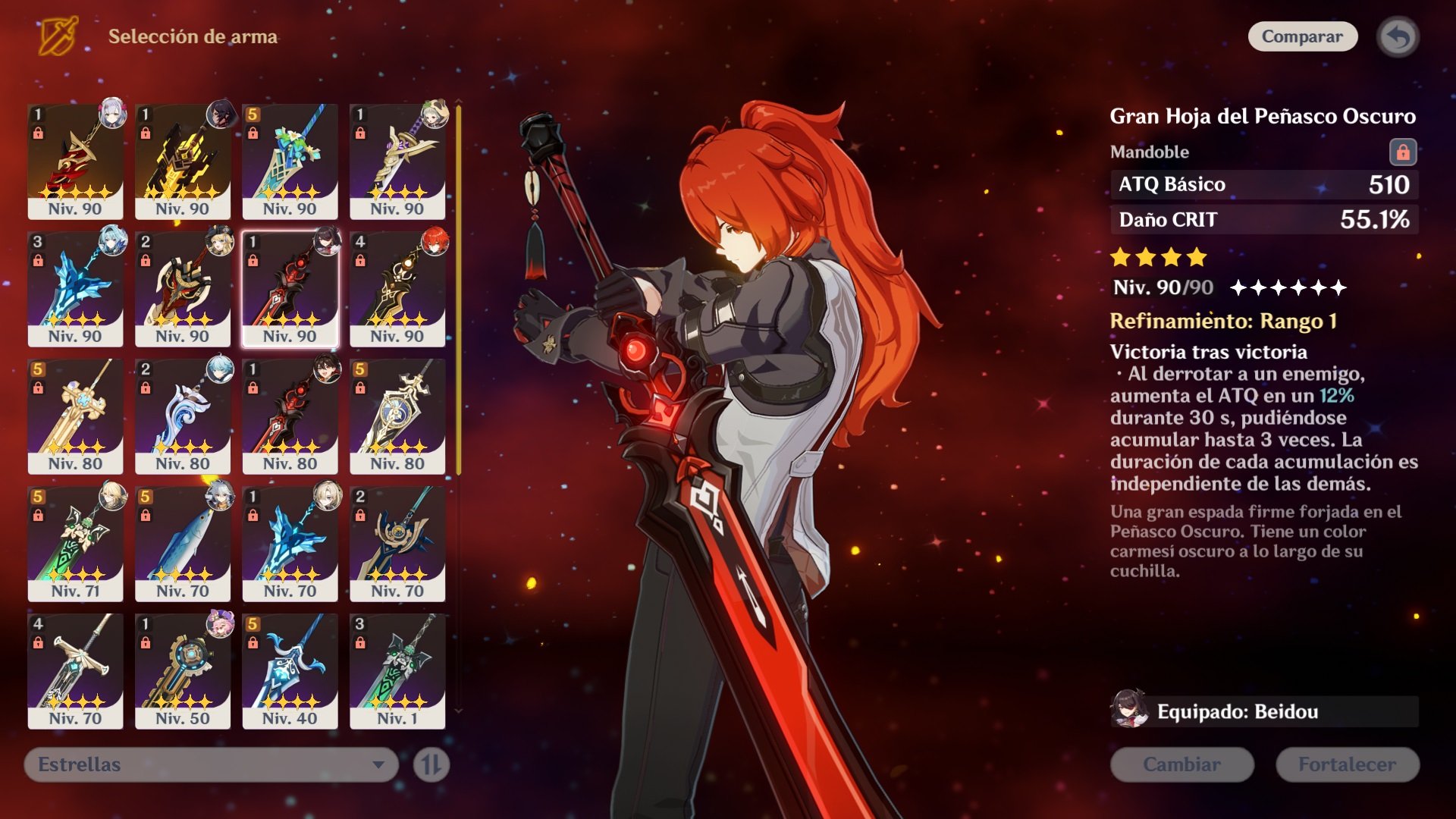Select the flower-decorated claymore at Niv. 90
This screenshot has height=819, width=1456.
290,161
